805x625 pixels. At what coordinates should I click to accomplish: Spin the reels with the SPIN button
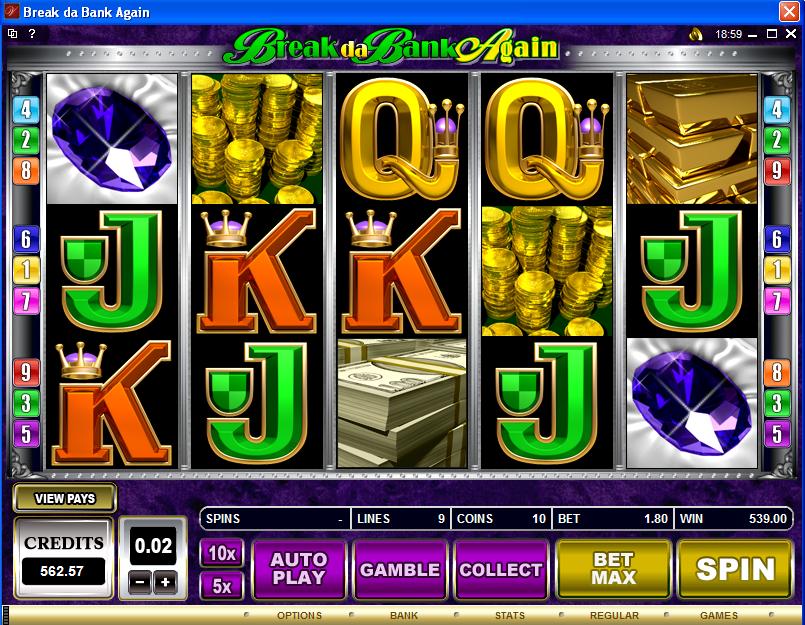[735, 569]
